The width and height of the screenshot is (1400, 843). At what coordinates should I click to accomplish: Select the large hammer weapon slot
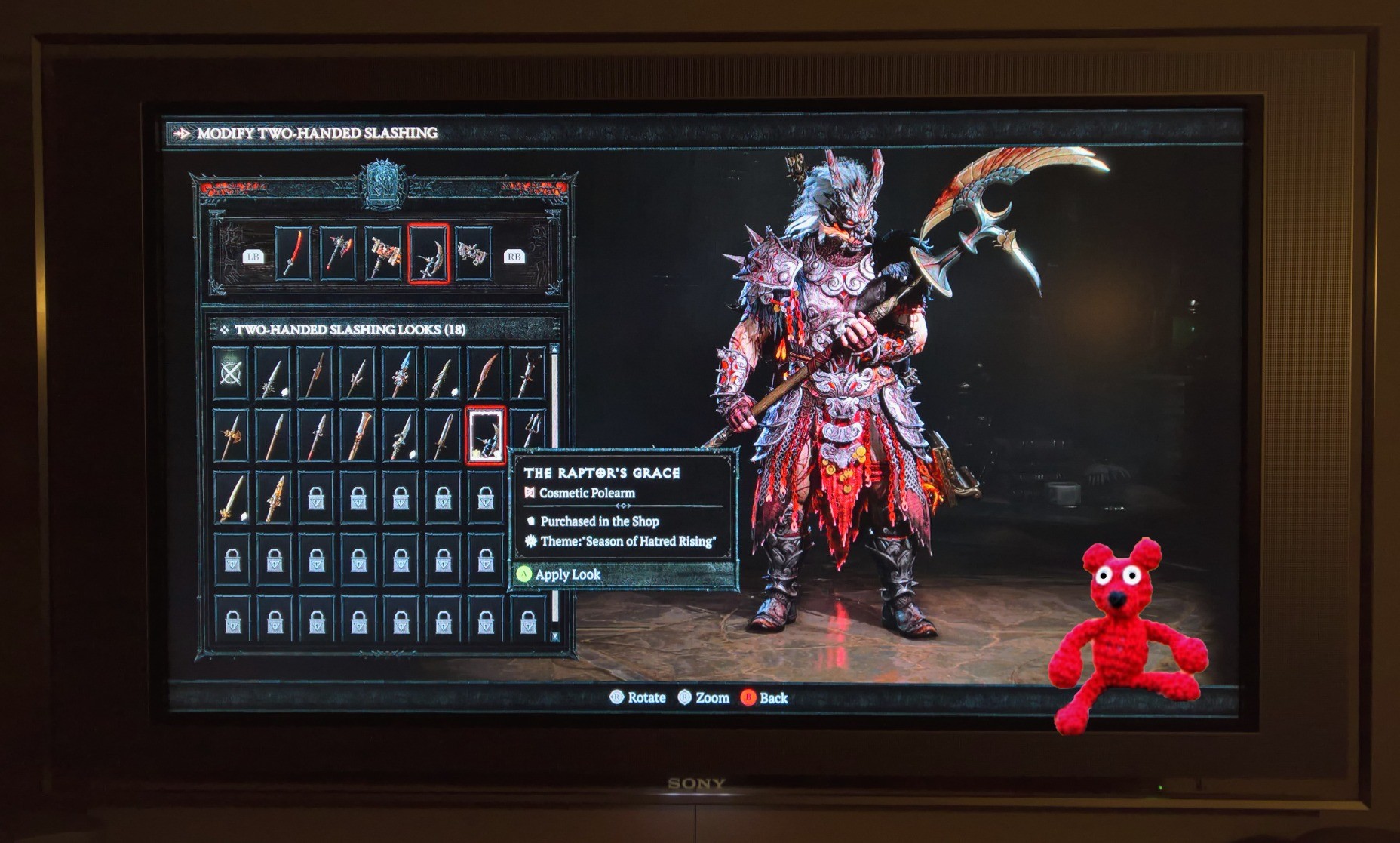[383, 254]
